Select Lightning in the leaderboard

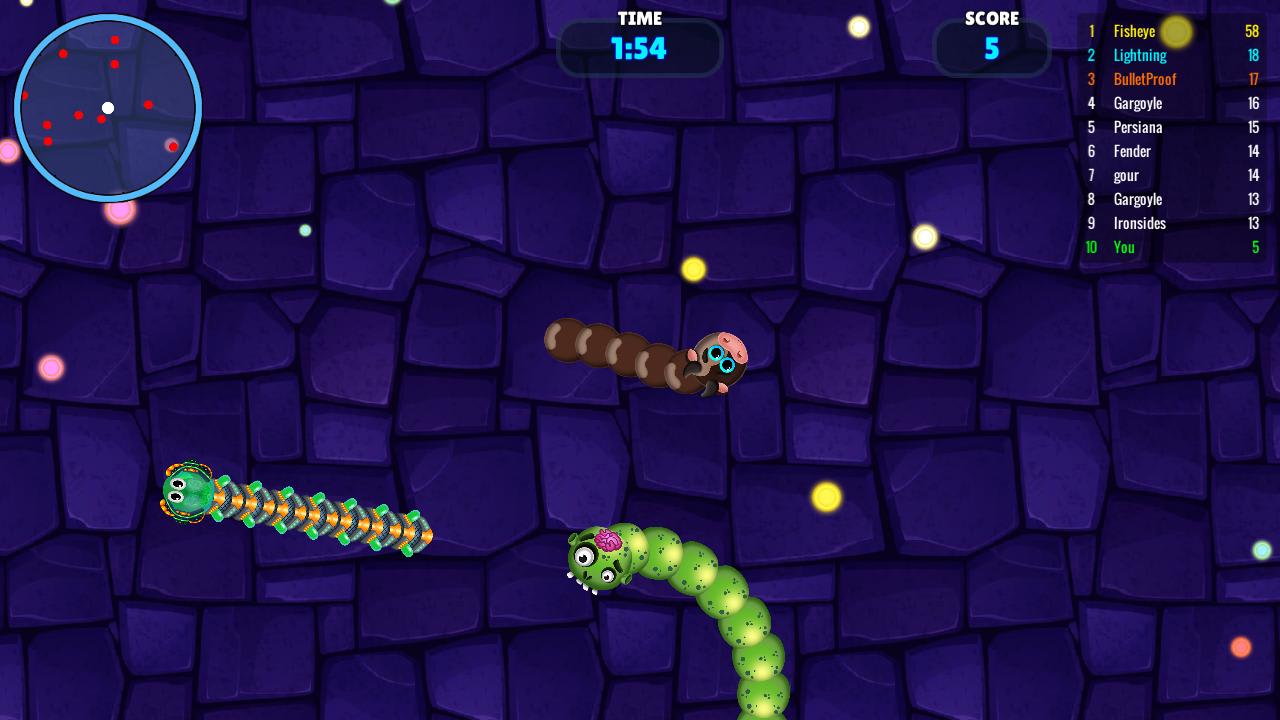point(1140,55)
